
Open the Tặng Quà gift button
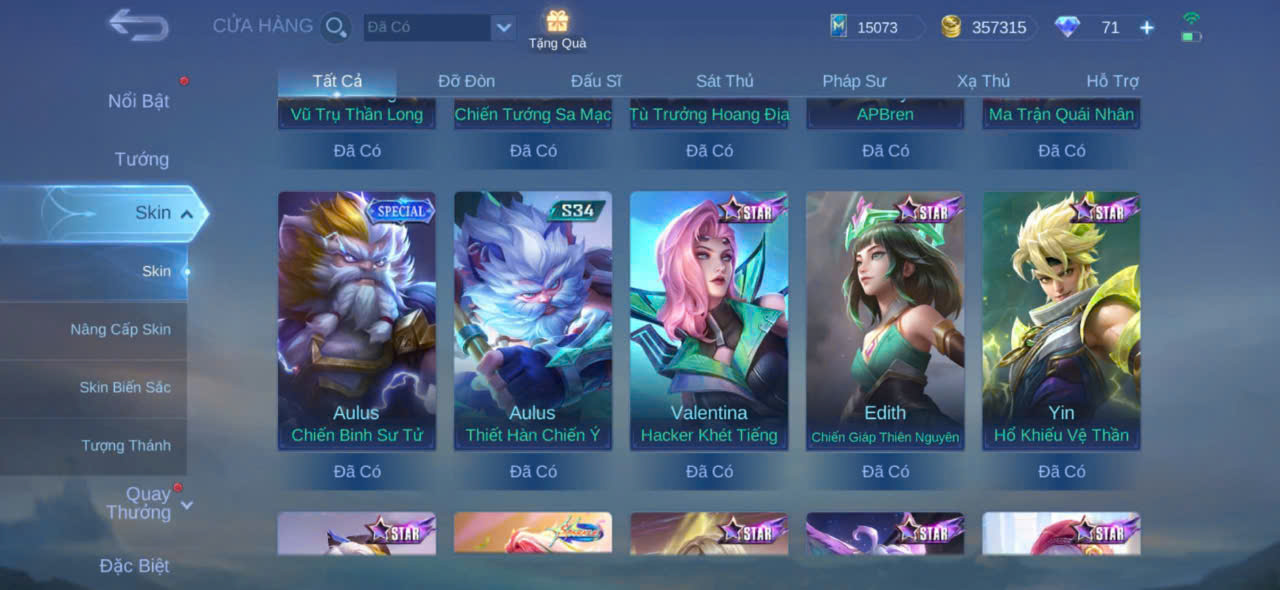point(557,29)
